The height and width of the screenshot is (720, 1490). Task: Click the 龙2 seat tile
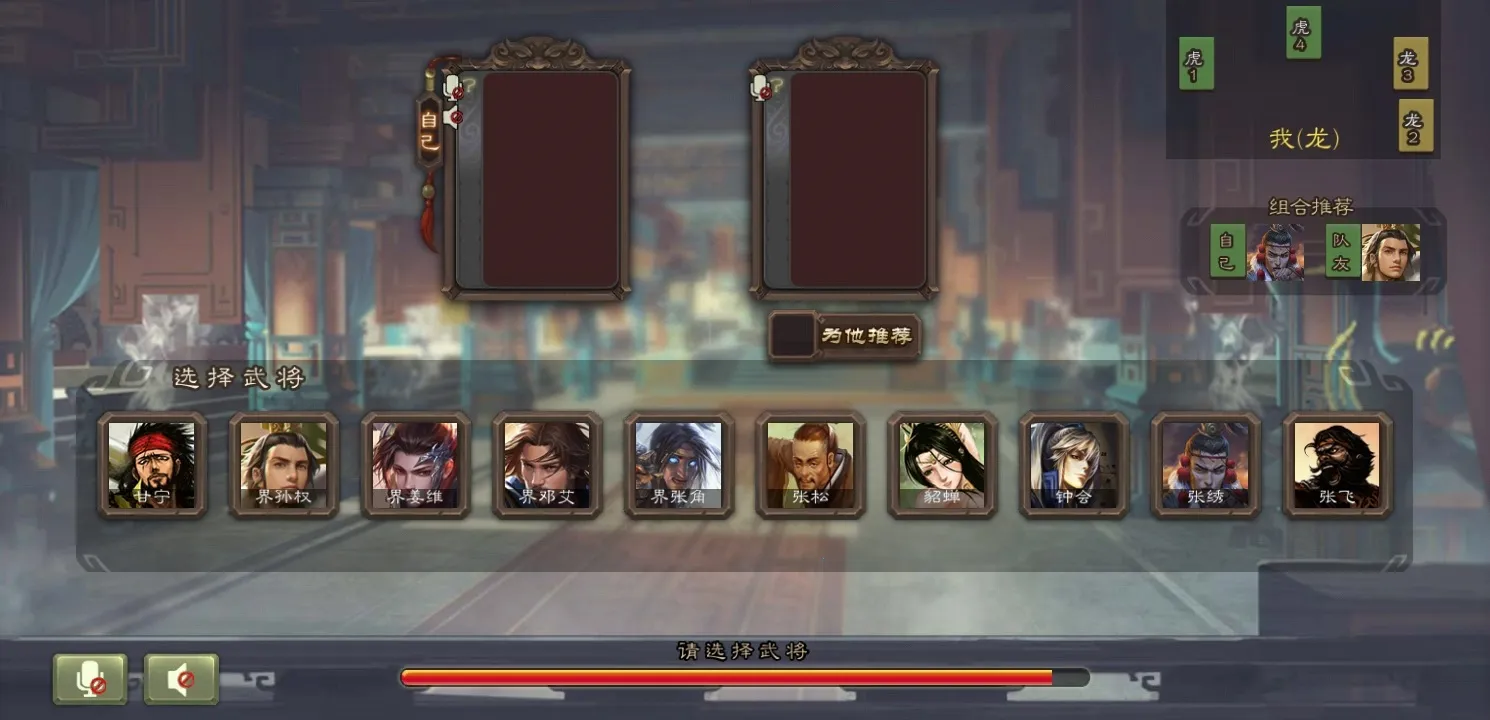[x=1417, y=128]
